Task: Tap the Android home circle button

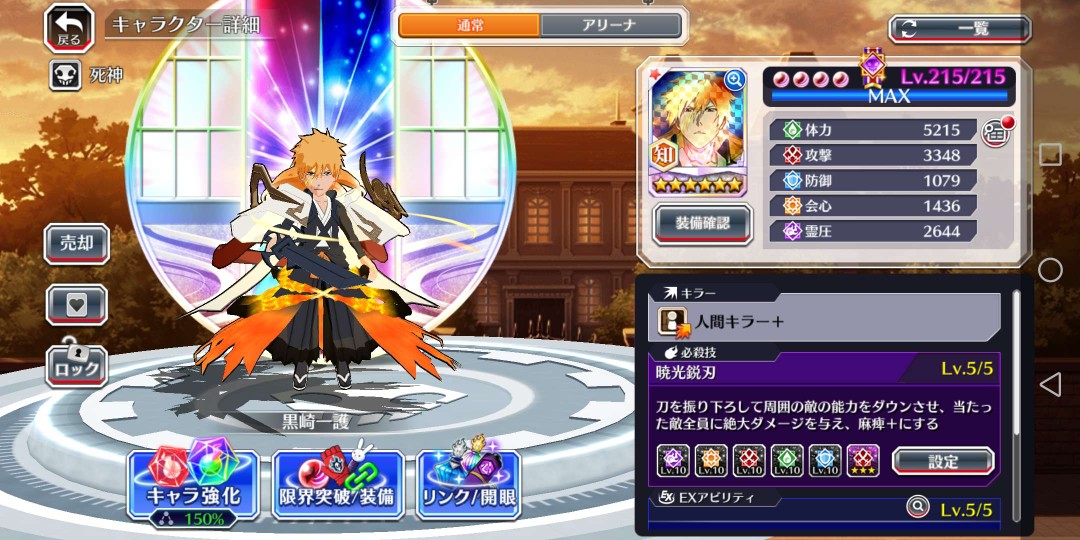Action: pos(1050,270)
